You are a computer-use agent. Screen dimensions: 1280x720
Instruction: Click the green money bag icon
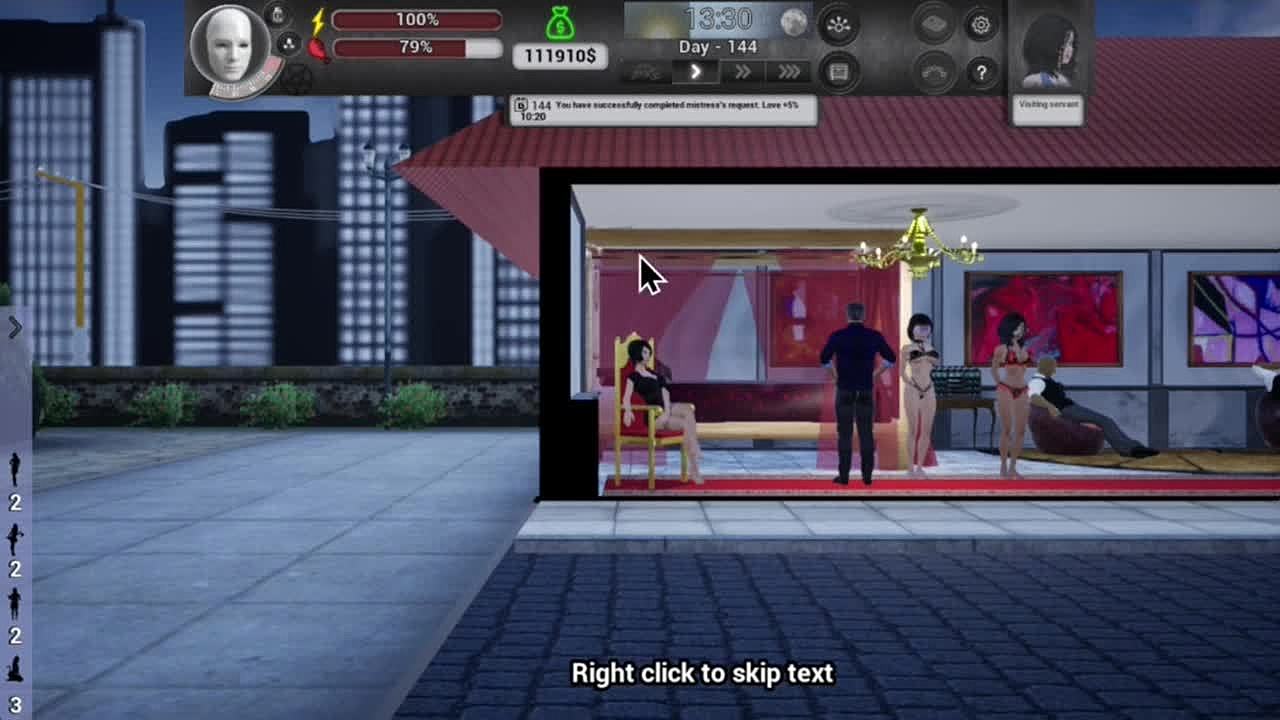pyautogui.click(x=560, y=23)
